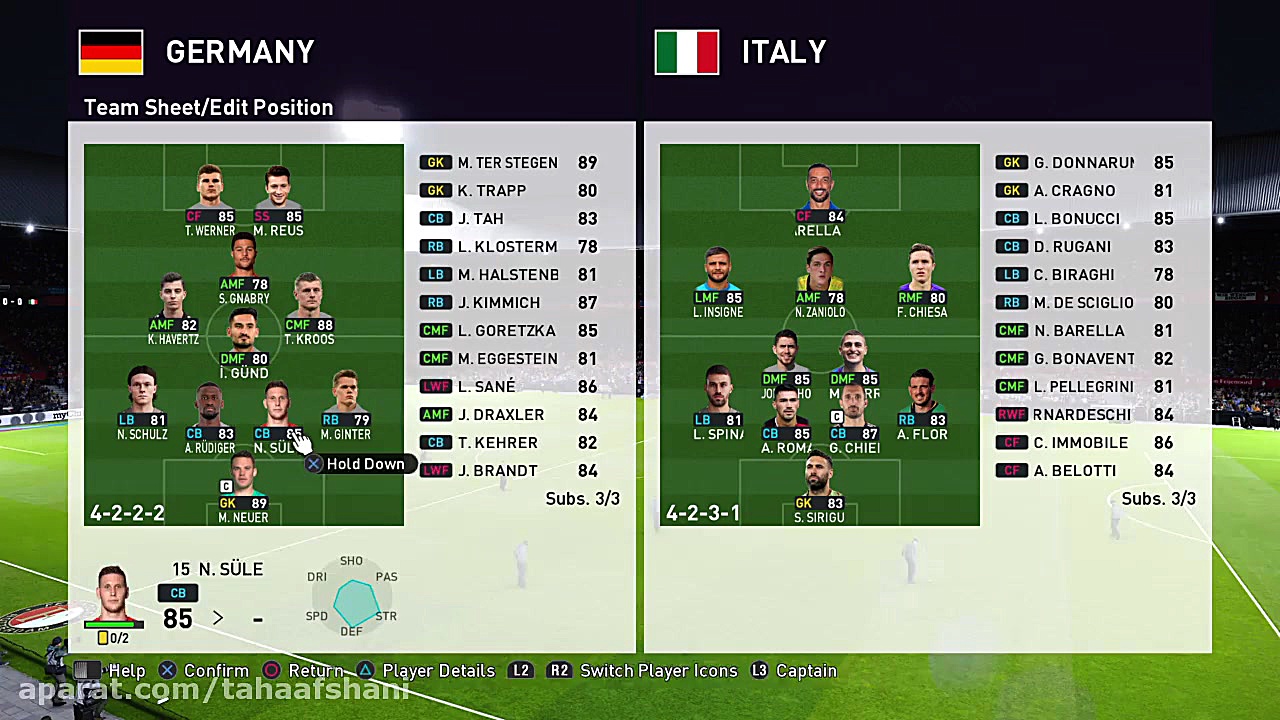The width and height of the screenshot is (1280, 720).
Task: Click the 4-2-2-2 formation label for Germany
Action: click(x=127, y=512)
